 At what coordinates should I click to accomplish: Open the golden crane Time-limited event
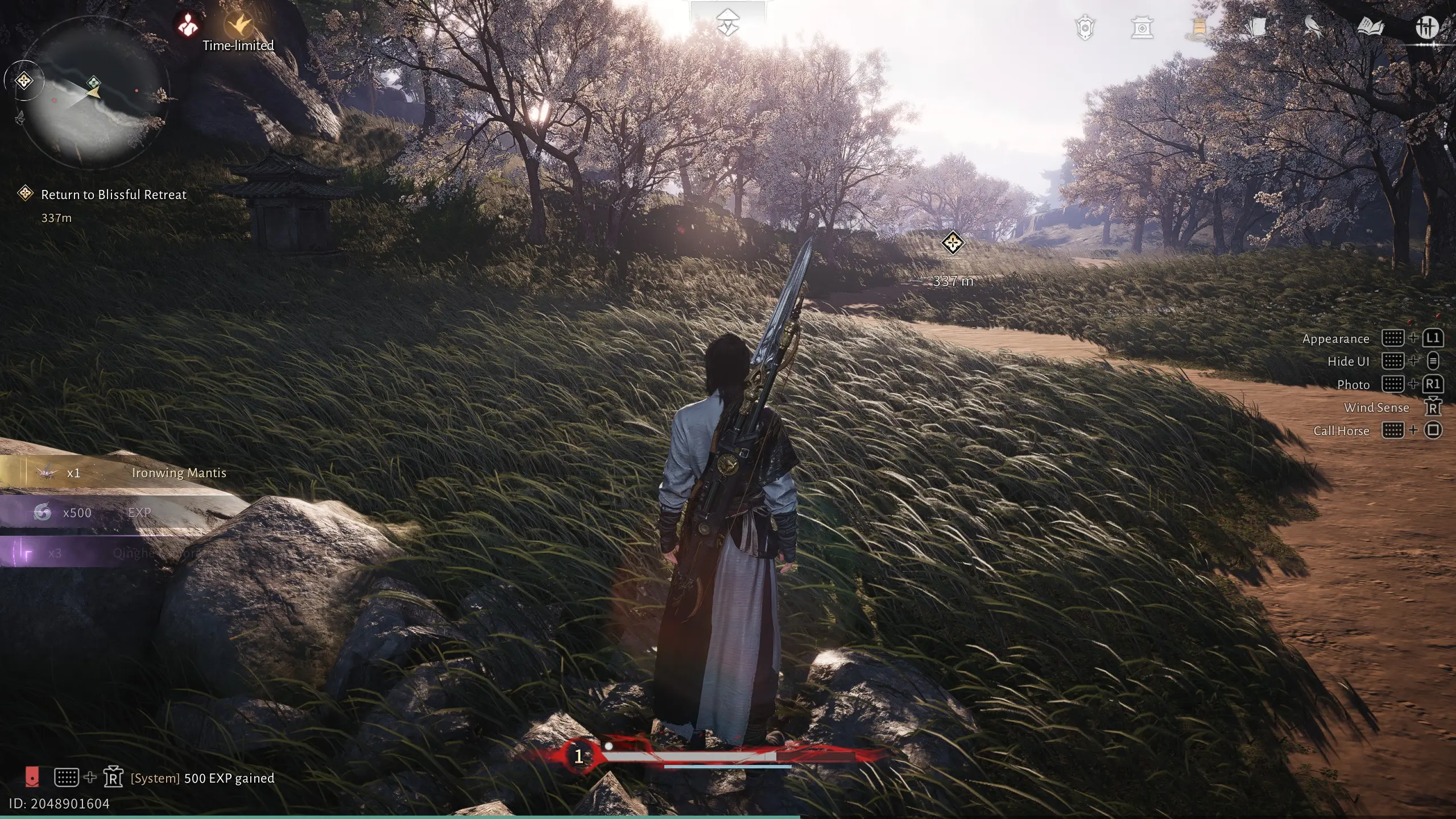[x=239, y=26]
